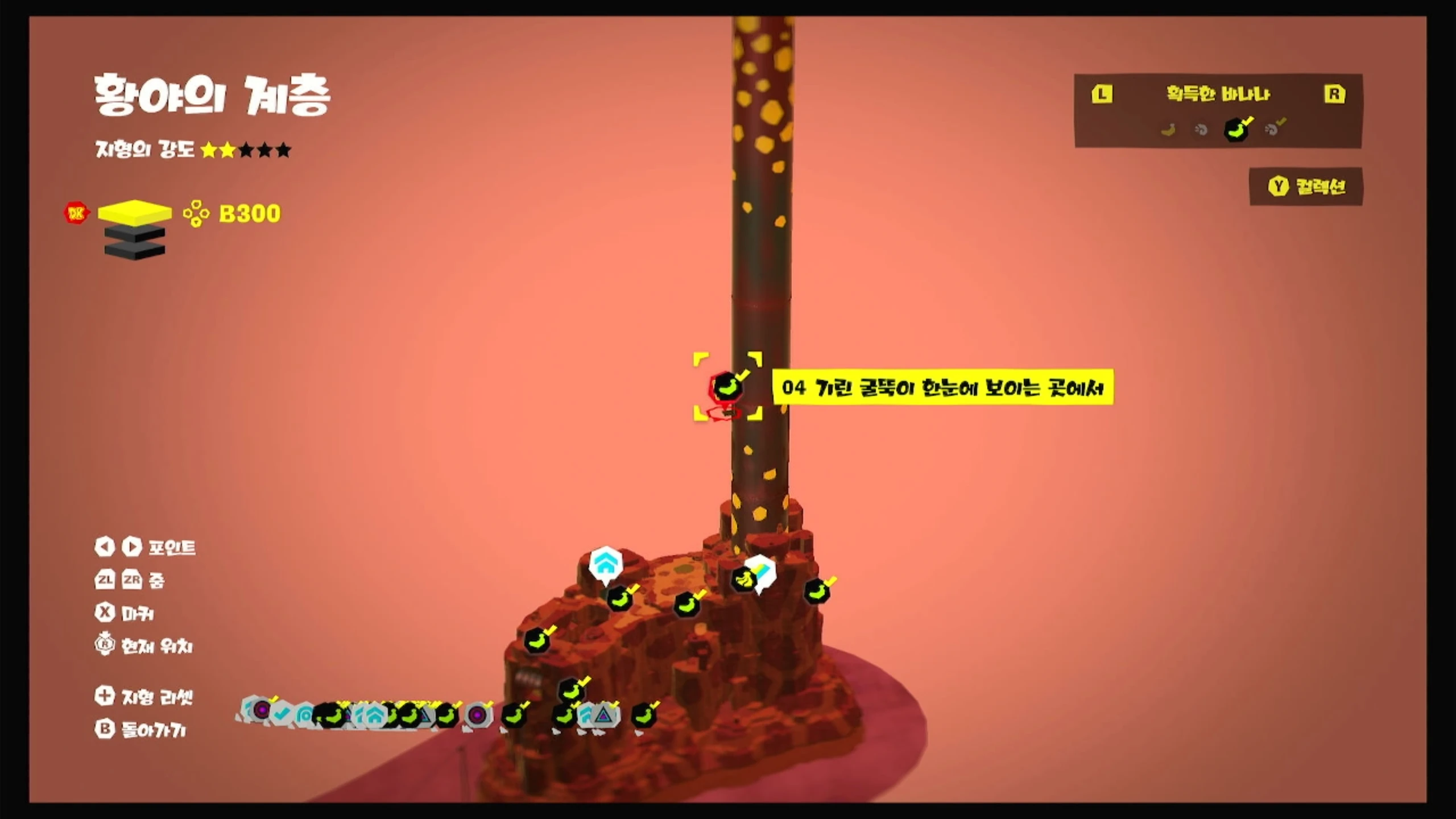
Task: Select the banana marker inside the yellow brackets
Action: point(726,387)
